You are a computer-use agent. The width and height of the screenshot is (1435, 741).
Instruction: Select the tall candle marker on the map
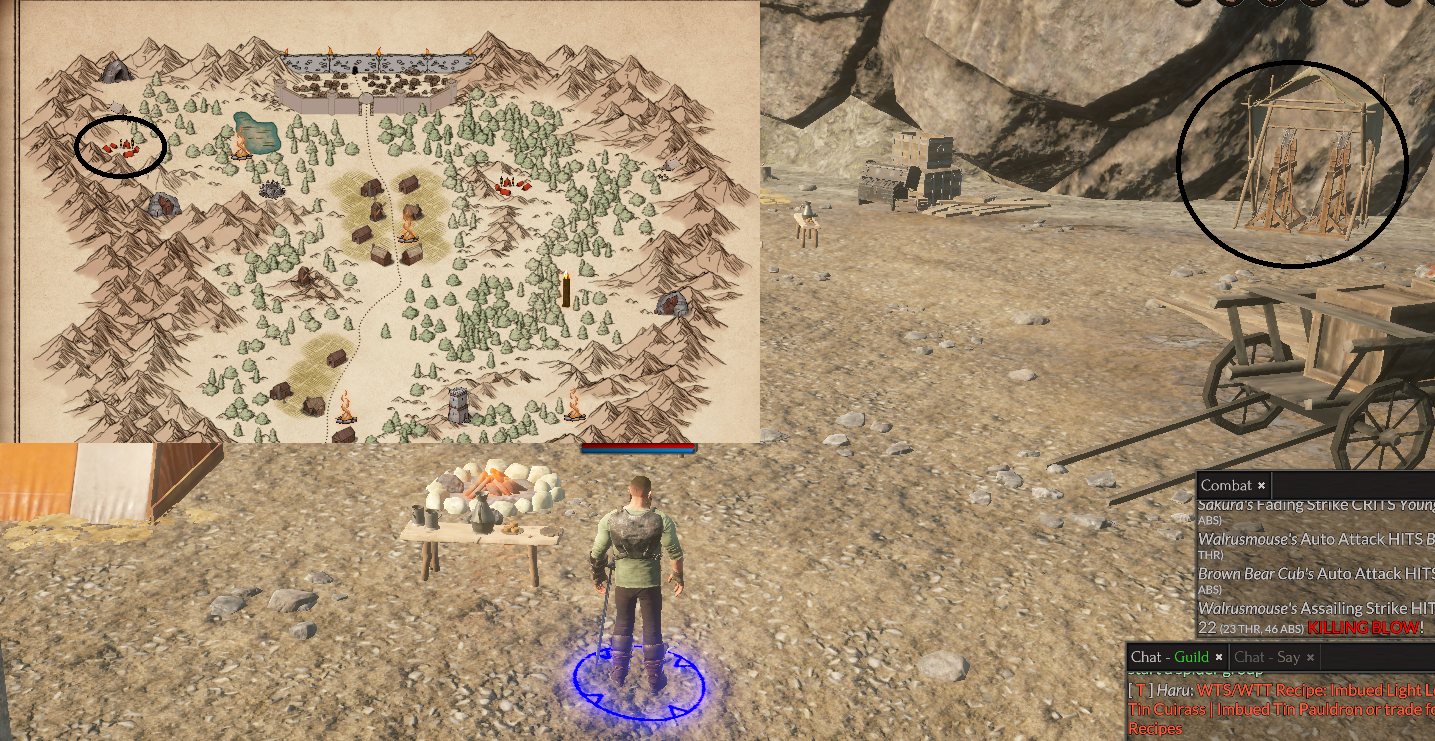(566, 289)
